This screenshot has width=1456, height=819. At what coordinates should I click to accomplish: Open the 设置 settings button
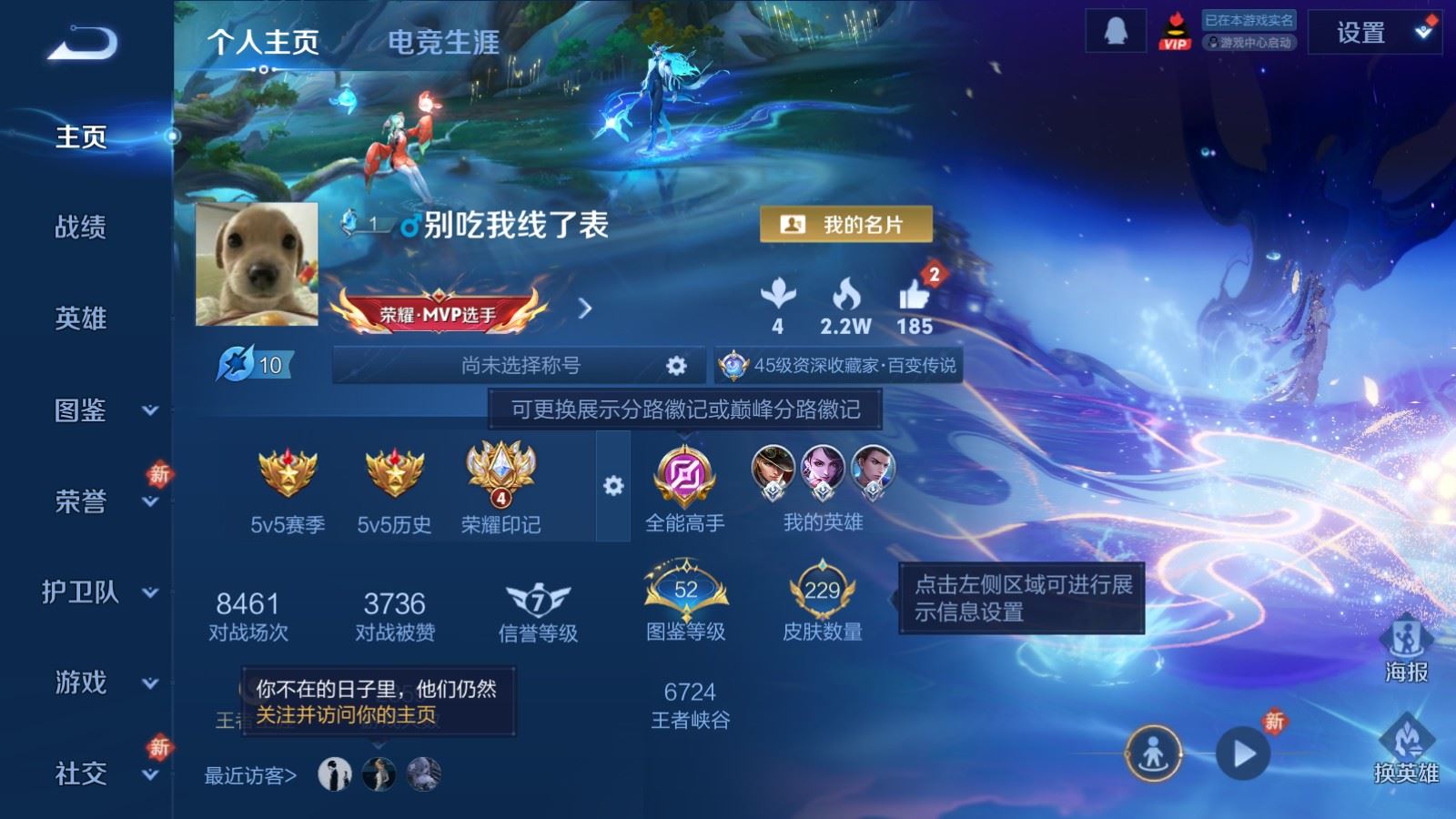(x=1360, y=34)
